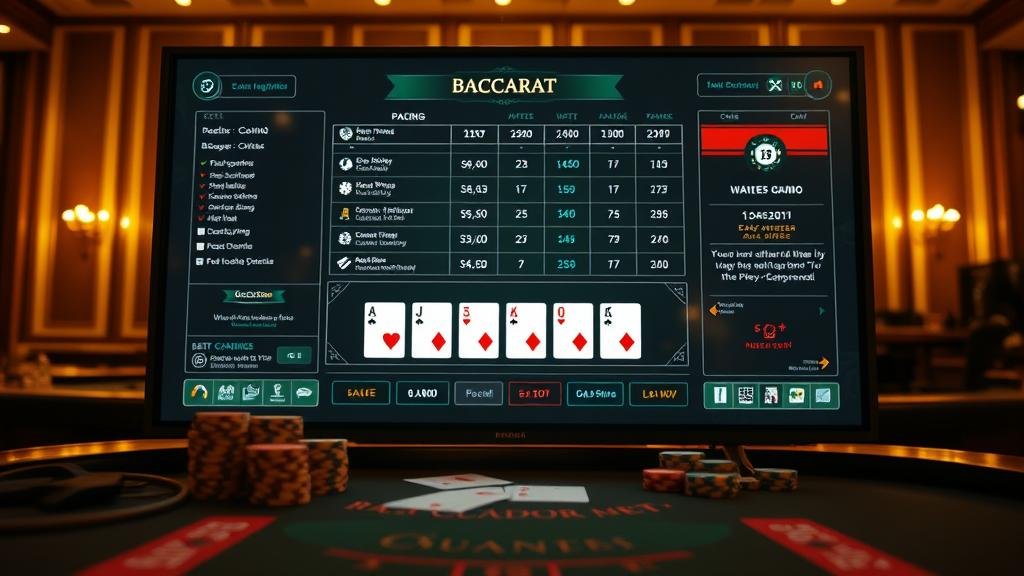Select the grey button below the cards
The image size is (1024, 576).
coord(478,393)
